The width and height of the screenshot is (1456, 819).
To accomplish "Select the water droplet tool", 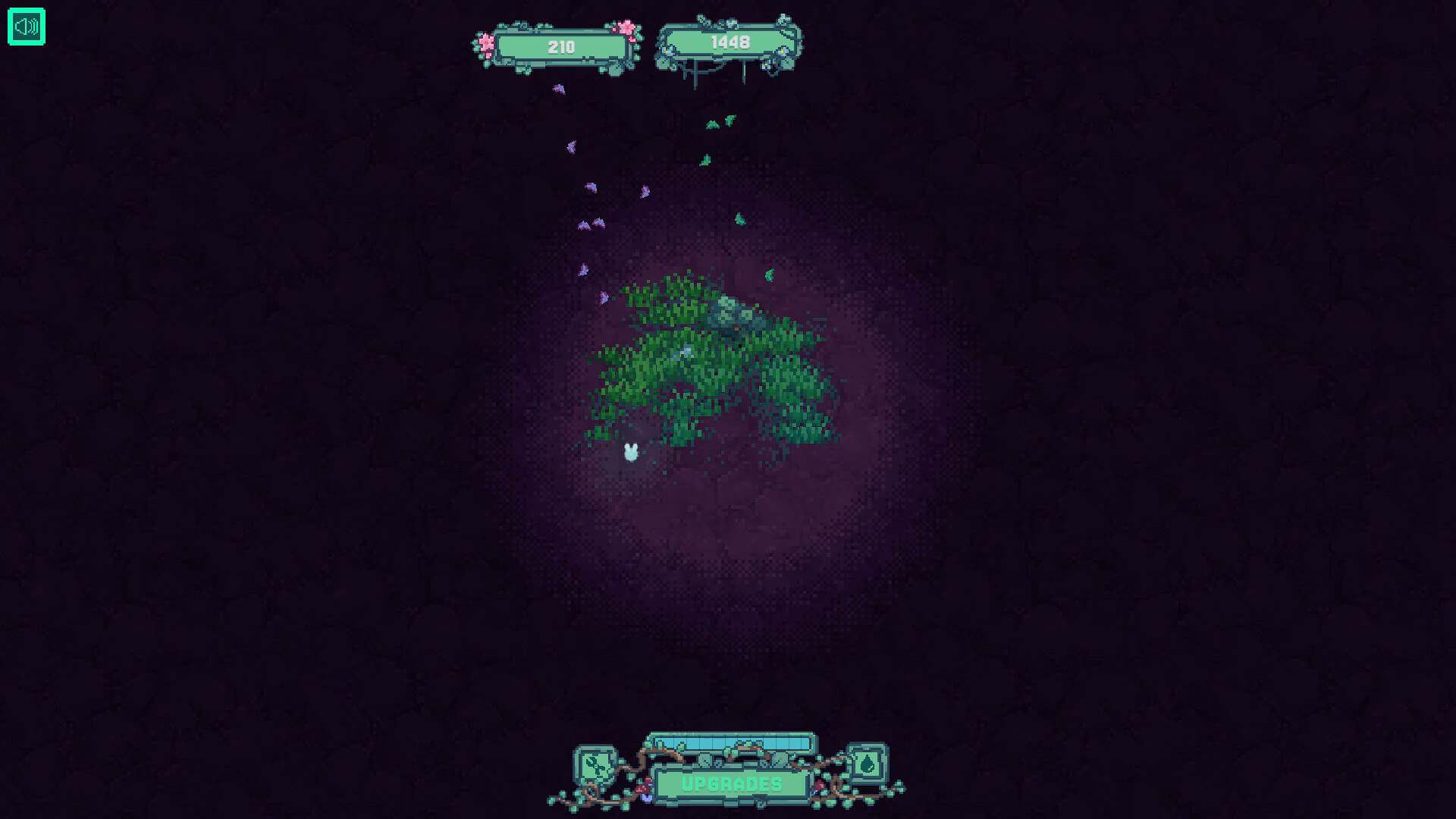I will (x=869, y=762).
